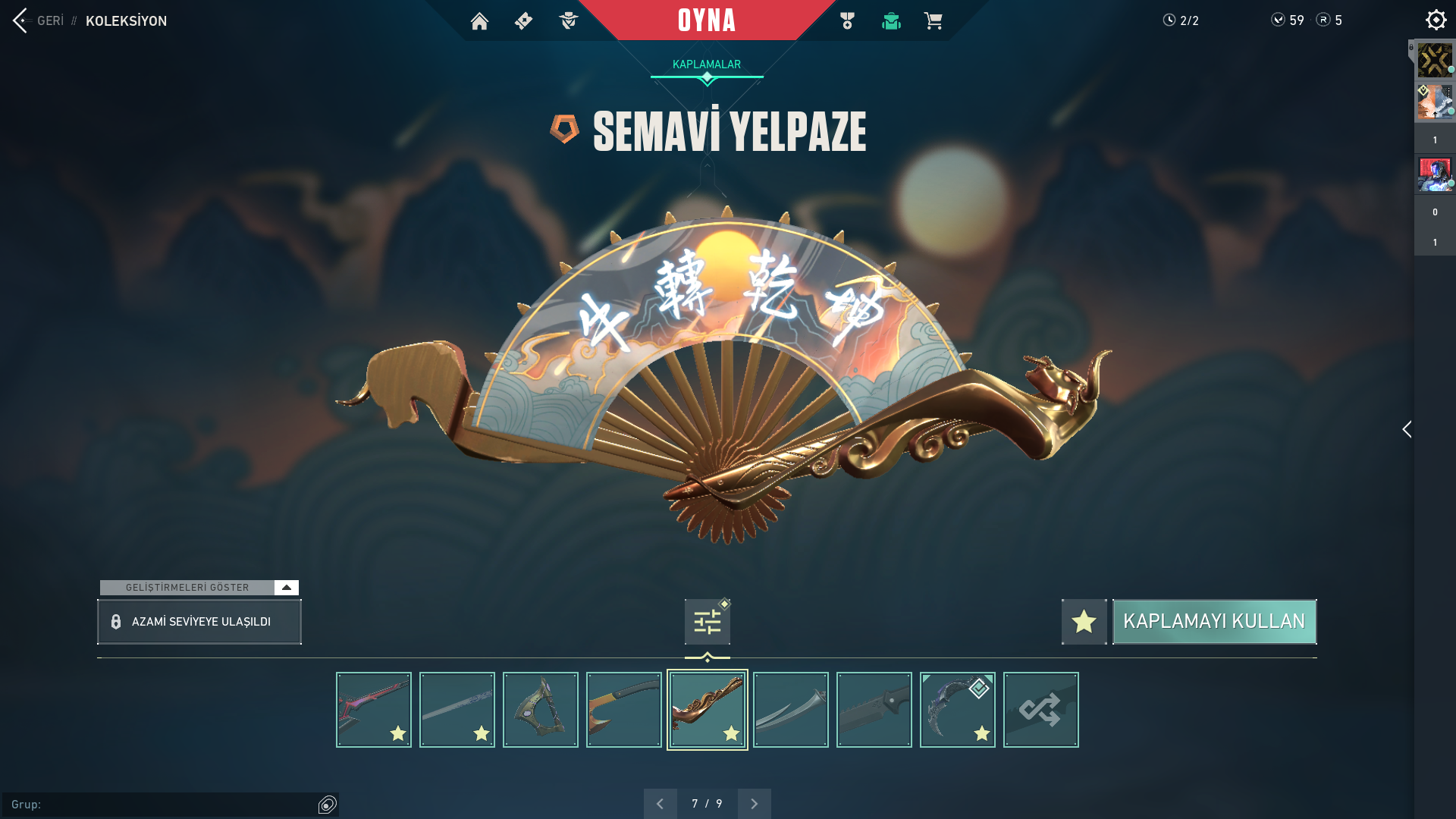Open the shopping cart store
Image resolution: width=1456 pixels, height=819 pixels.
coord(933,21)
